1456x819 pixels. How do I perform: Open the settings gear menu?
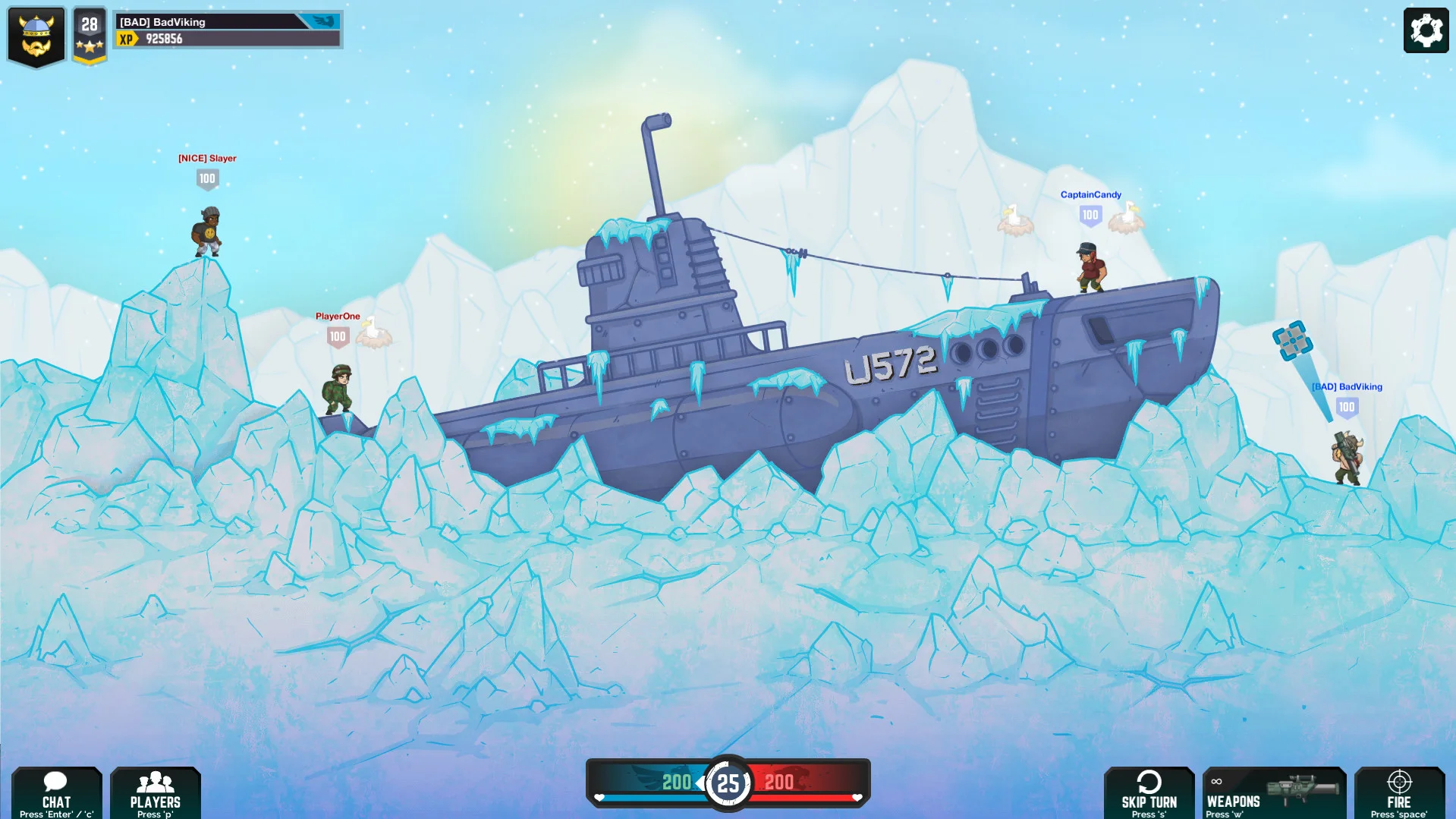[x=1426, y=30]
